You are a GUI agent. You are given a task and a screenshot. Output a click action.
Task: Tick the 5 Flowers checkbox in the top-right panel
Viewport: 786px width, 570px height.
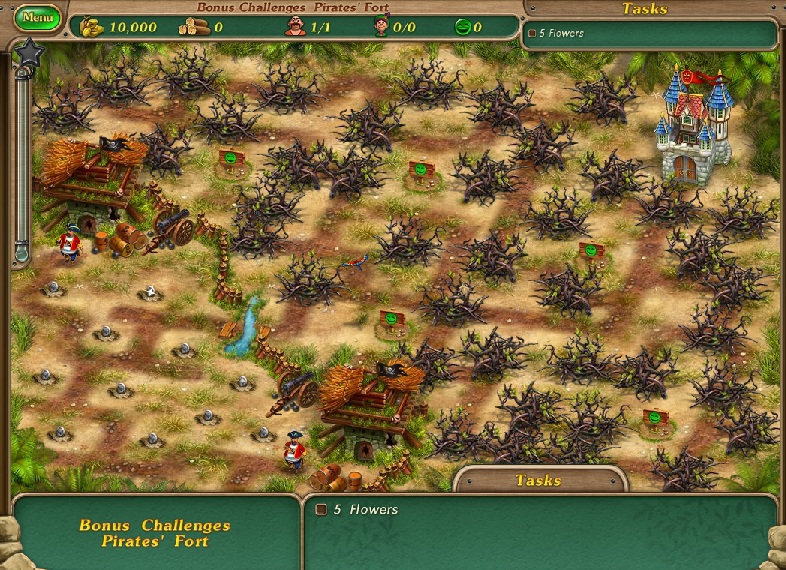point(532,33)
